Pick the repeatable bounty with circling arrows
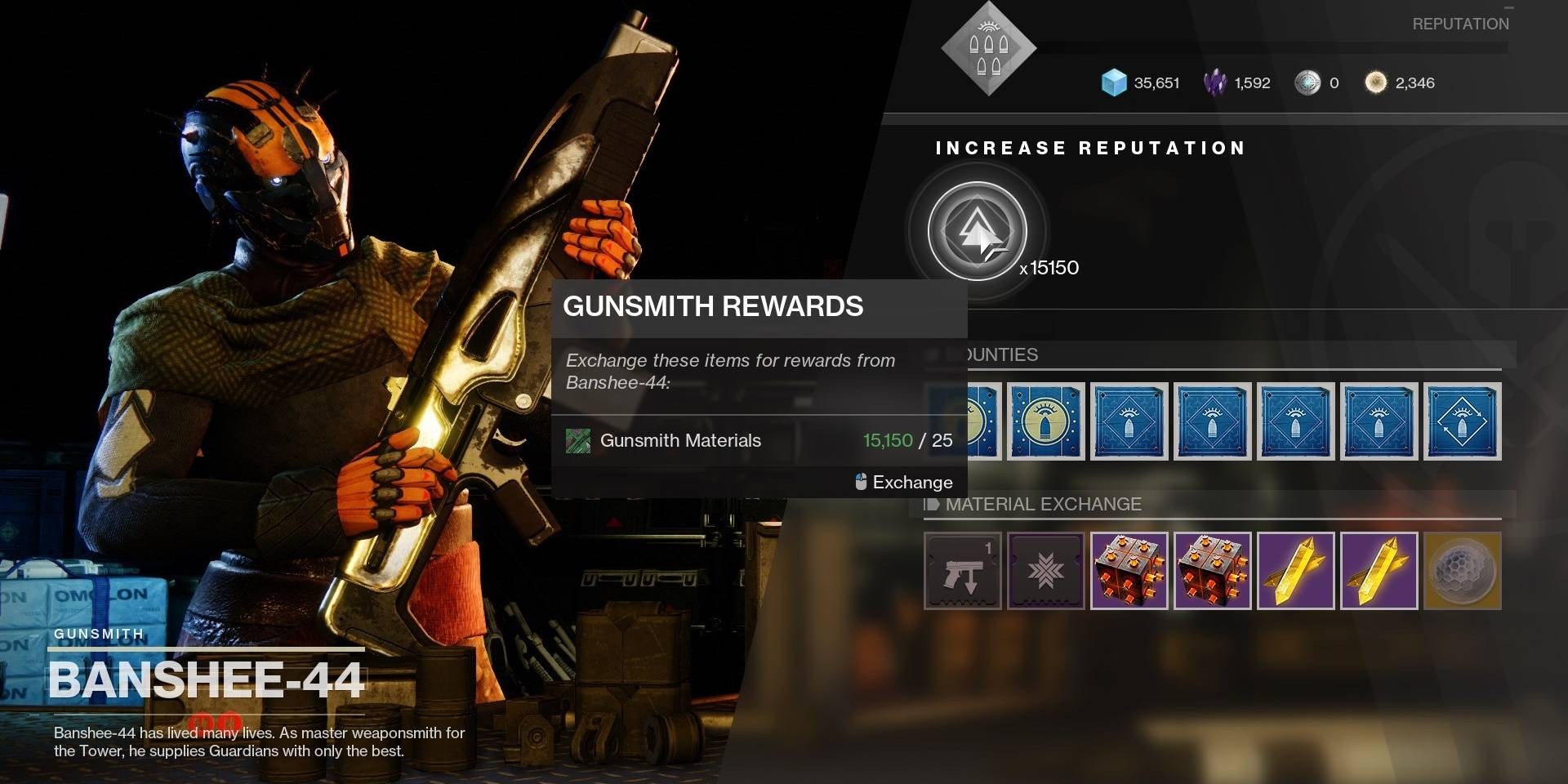The image size is (1568, 784). [1462, 421]
